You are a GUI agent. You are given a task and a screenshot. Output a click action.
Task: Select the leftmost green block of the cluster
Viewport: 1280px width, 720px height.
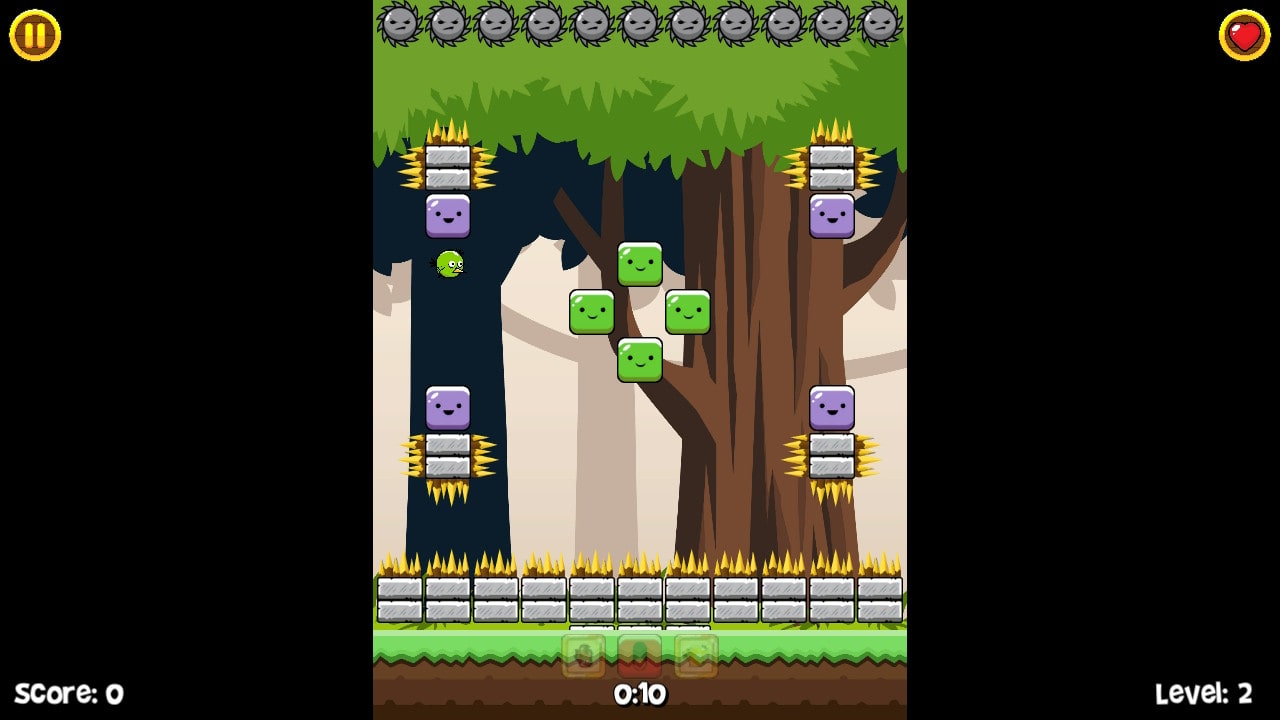coord(593,312)
